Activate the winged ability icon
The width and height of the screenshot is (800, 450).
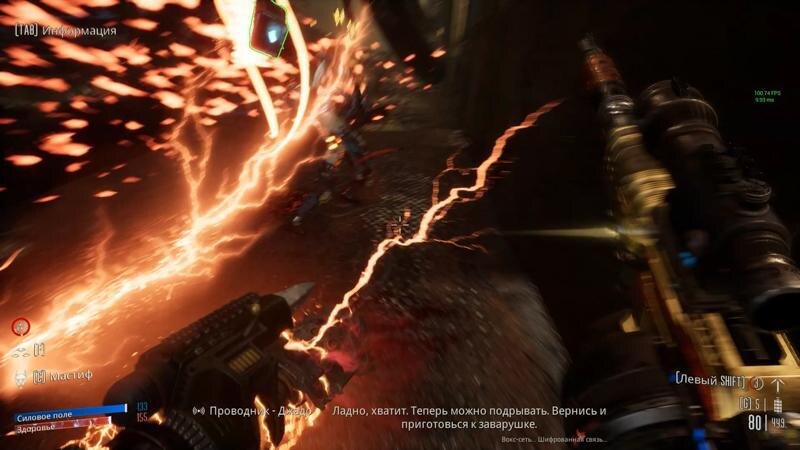pyautogui.click(x=19, y=351)
